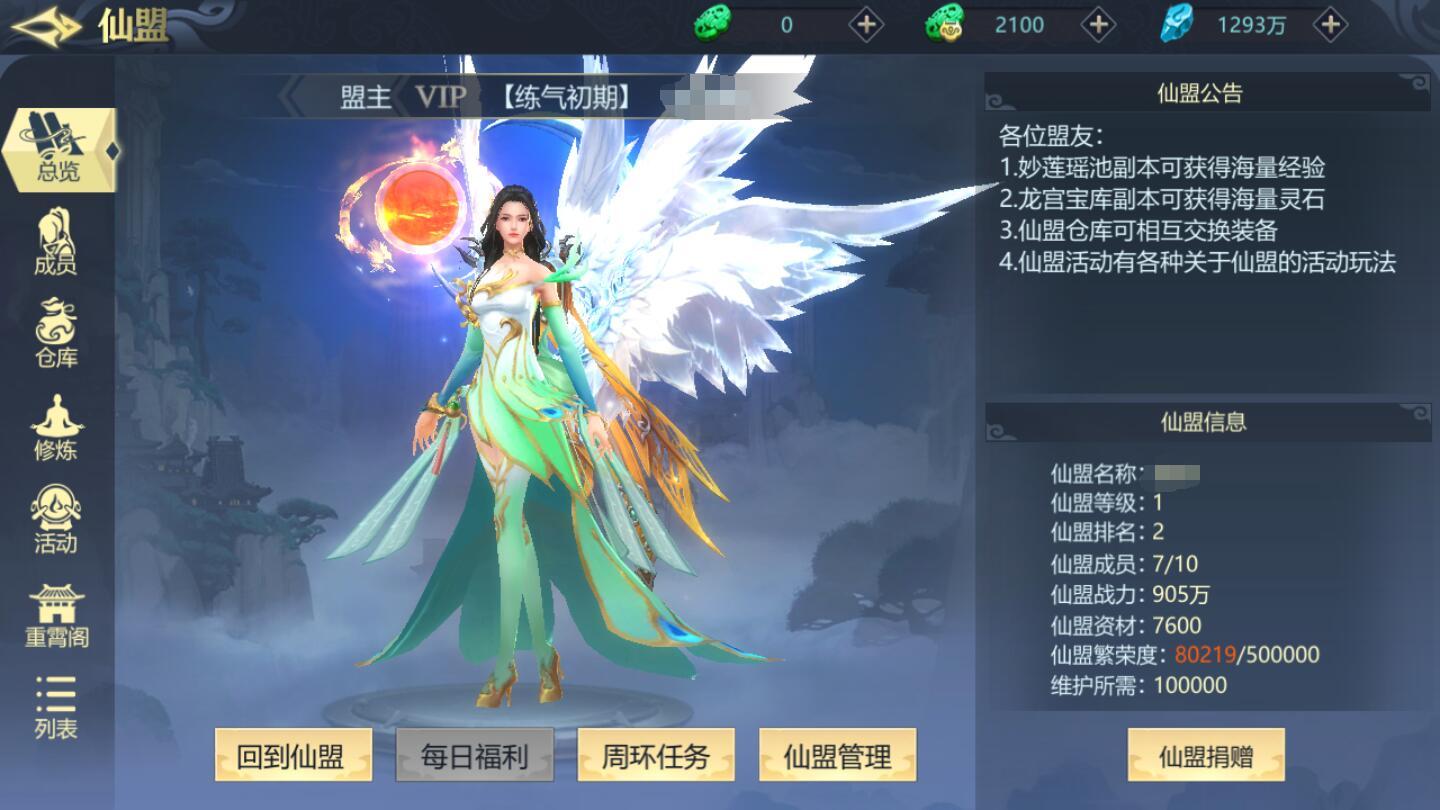Open 仙盟管理 guild management
1440x810 pixels.
[x=837, y=755]
